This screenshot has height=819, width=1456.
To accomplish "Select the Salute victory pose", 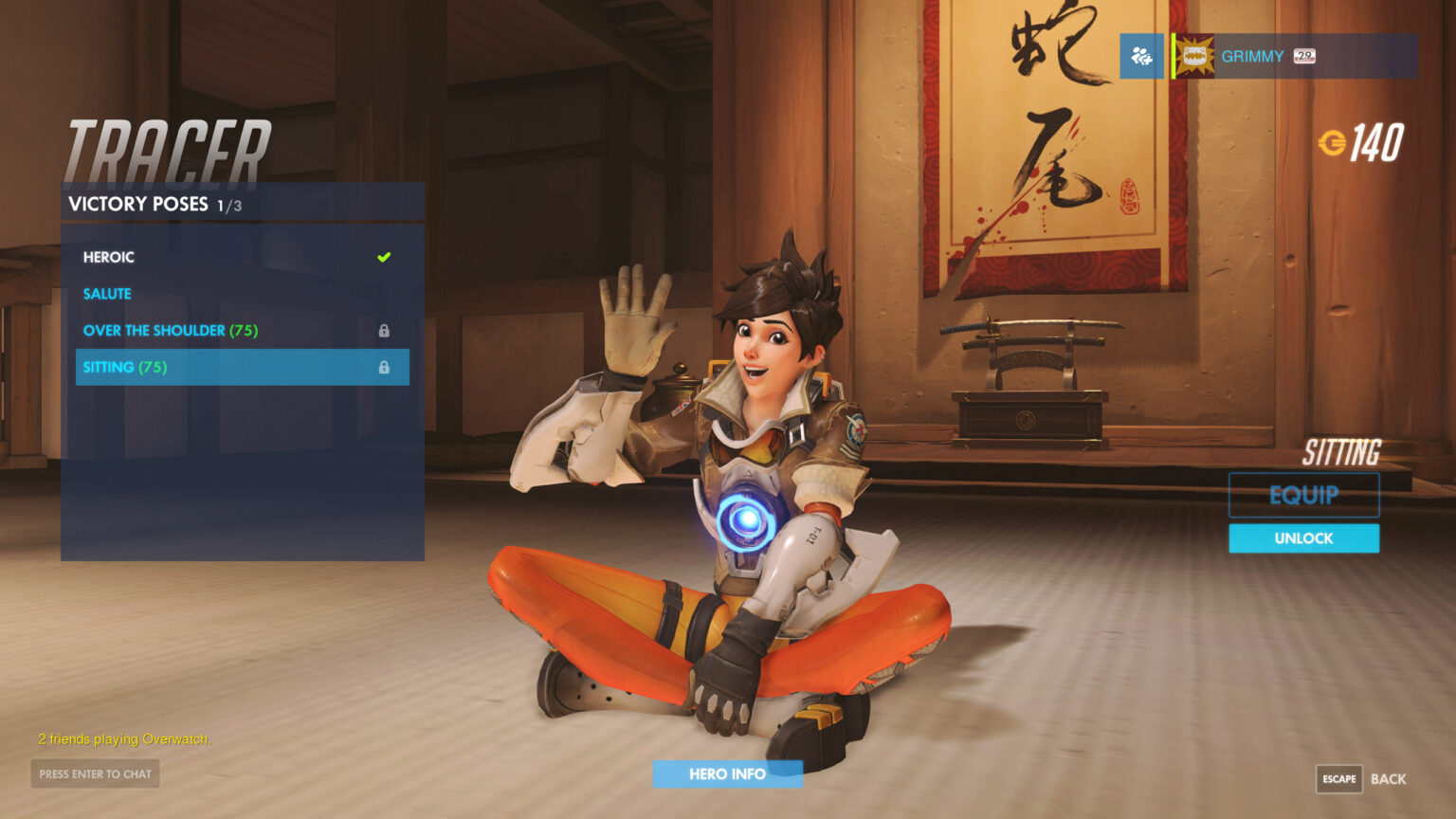I will tap(107, 293).
